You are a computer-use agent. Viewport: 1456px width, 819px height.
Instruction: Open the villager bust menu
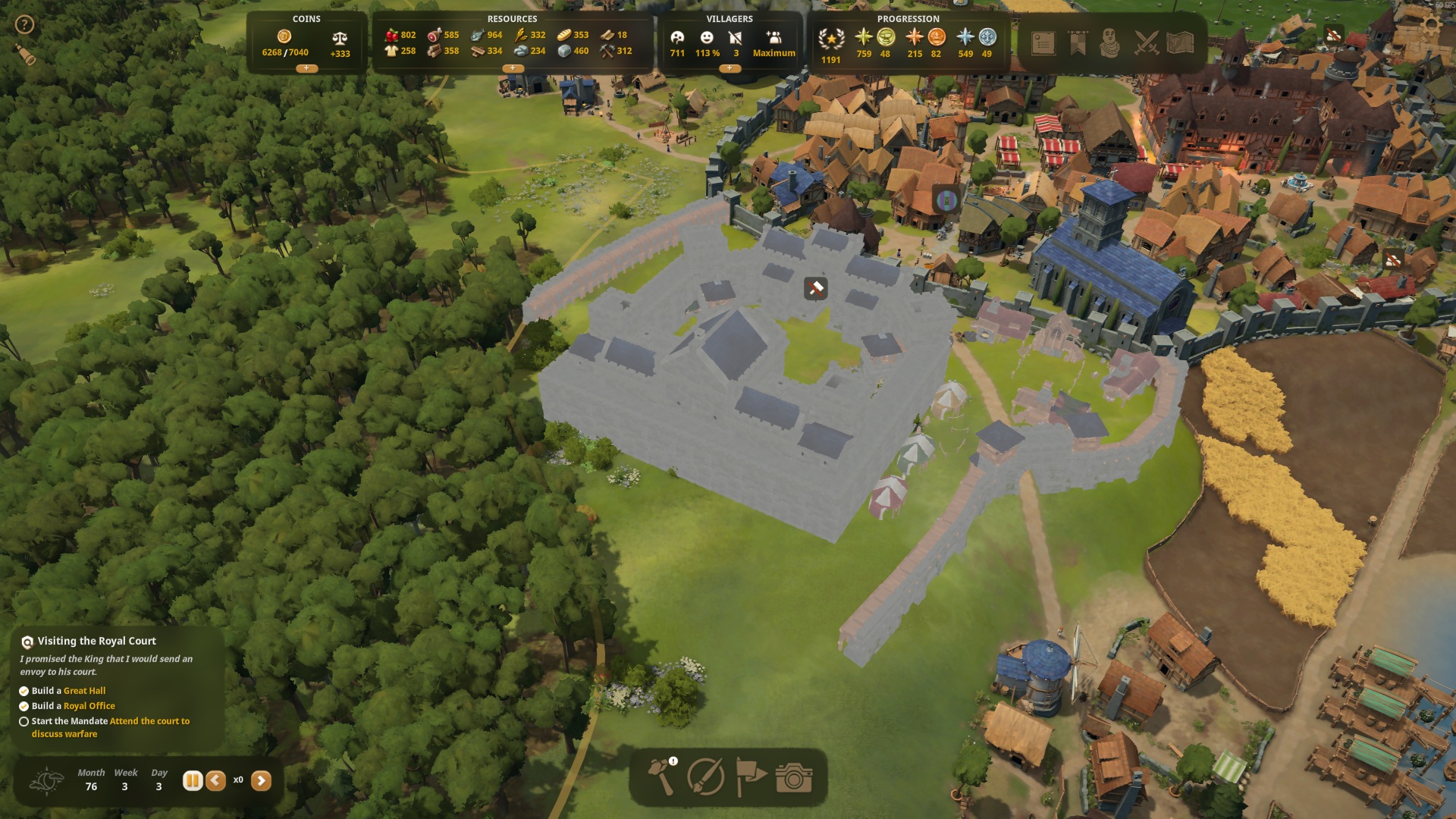(x=1110, y=43)
